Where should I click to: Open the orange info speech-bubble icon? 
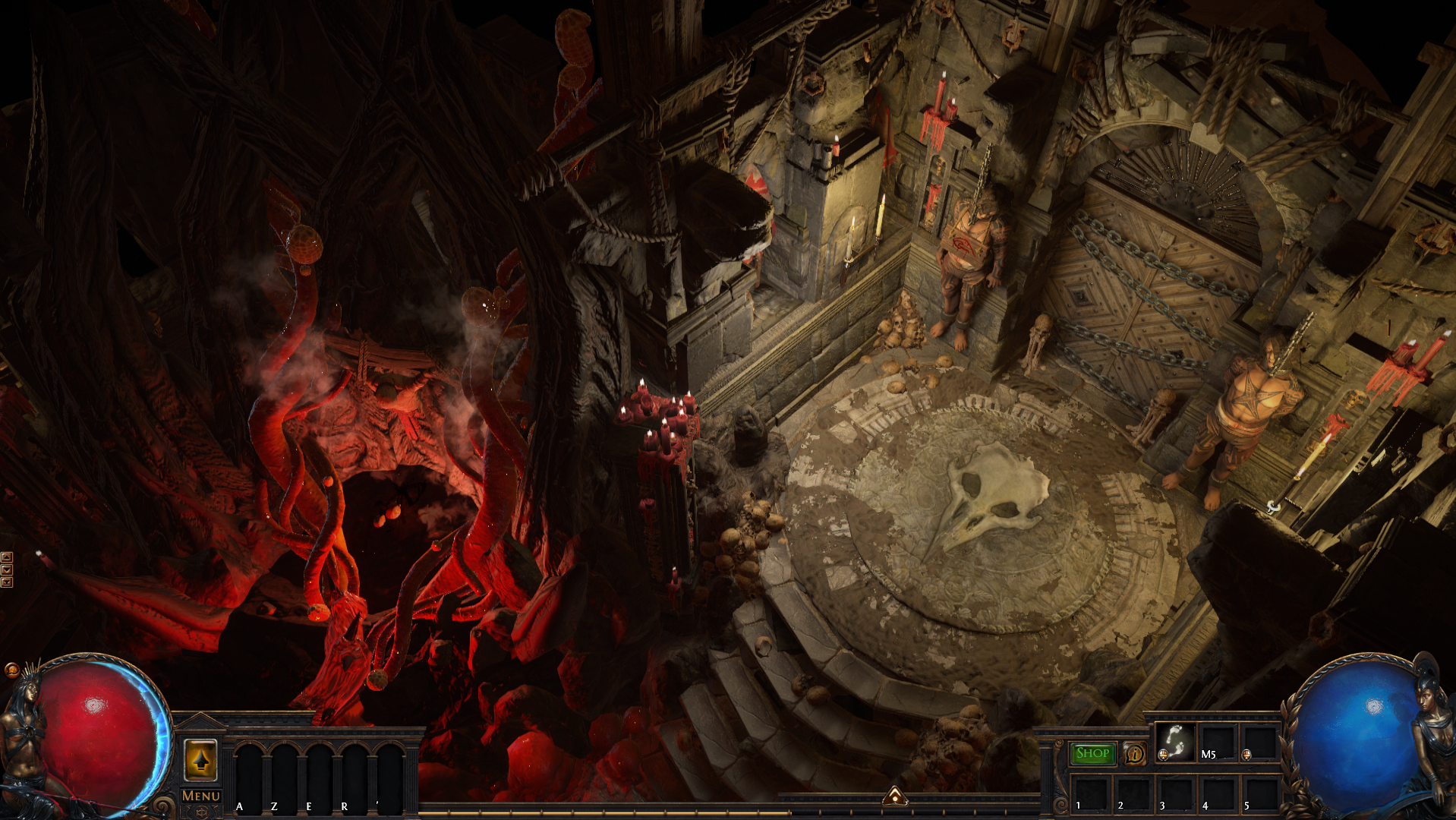coord(1135,753)
